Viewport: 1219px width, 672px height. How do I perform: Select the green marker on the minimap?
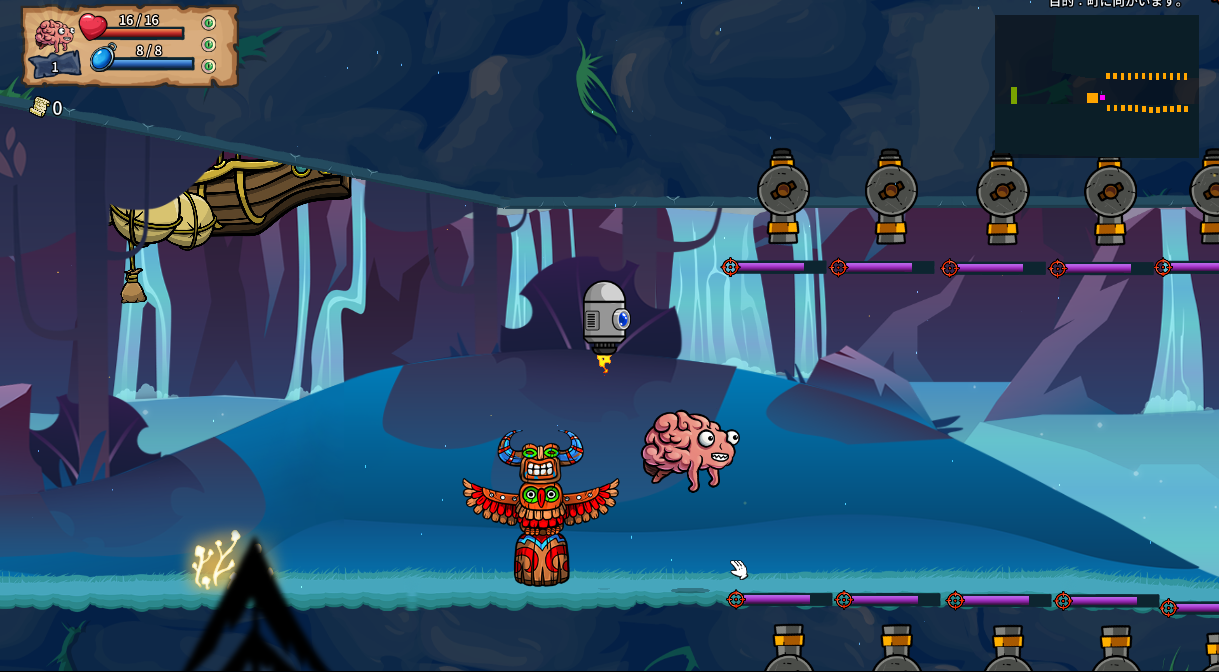[1014, 95]
